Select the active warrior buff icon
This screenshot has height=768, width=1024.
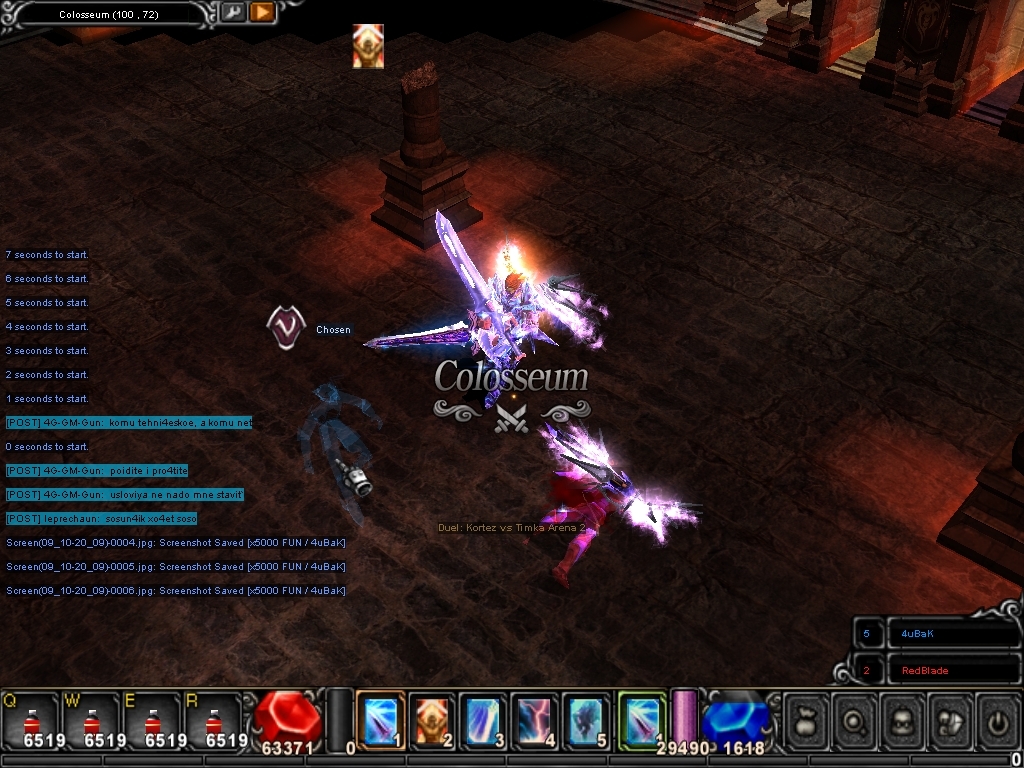368,46
